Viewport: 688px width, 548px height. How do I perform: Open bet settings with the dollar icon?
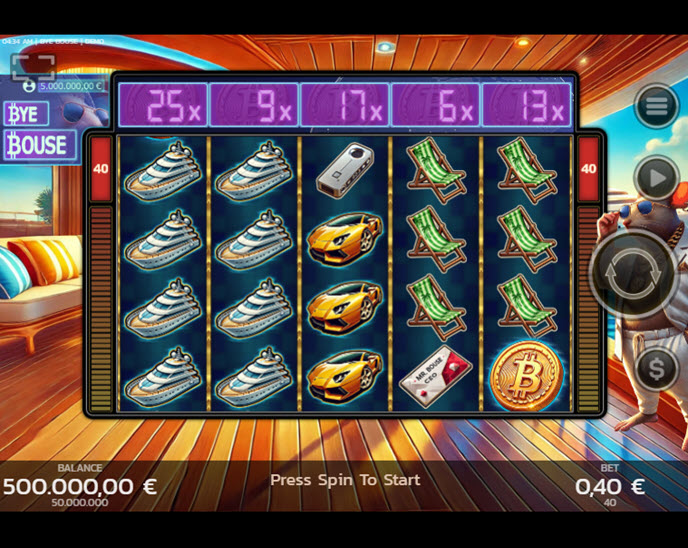click(x=656, y=370)
